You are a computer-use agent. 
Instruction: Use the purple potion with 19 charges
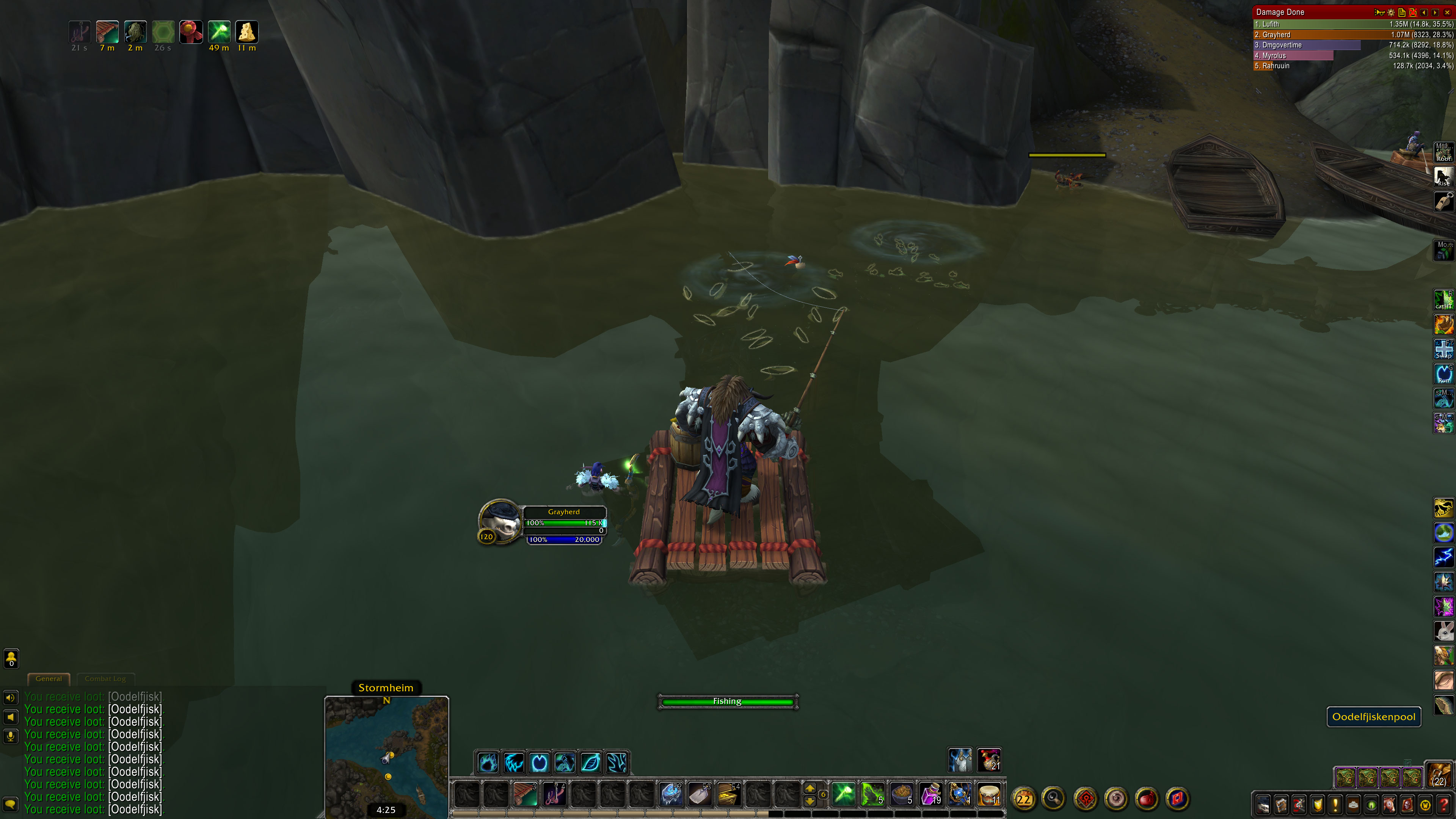tap(930, 795)
